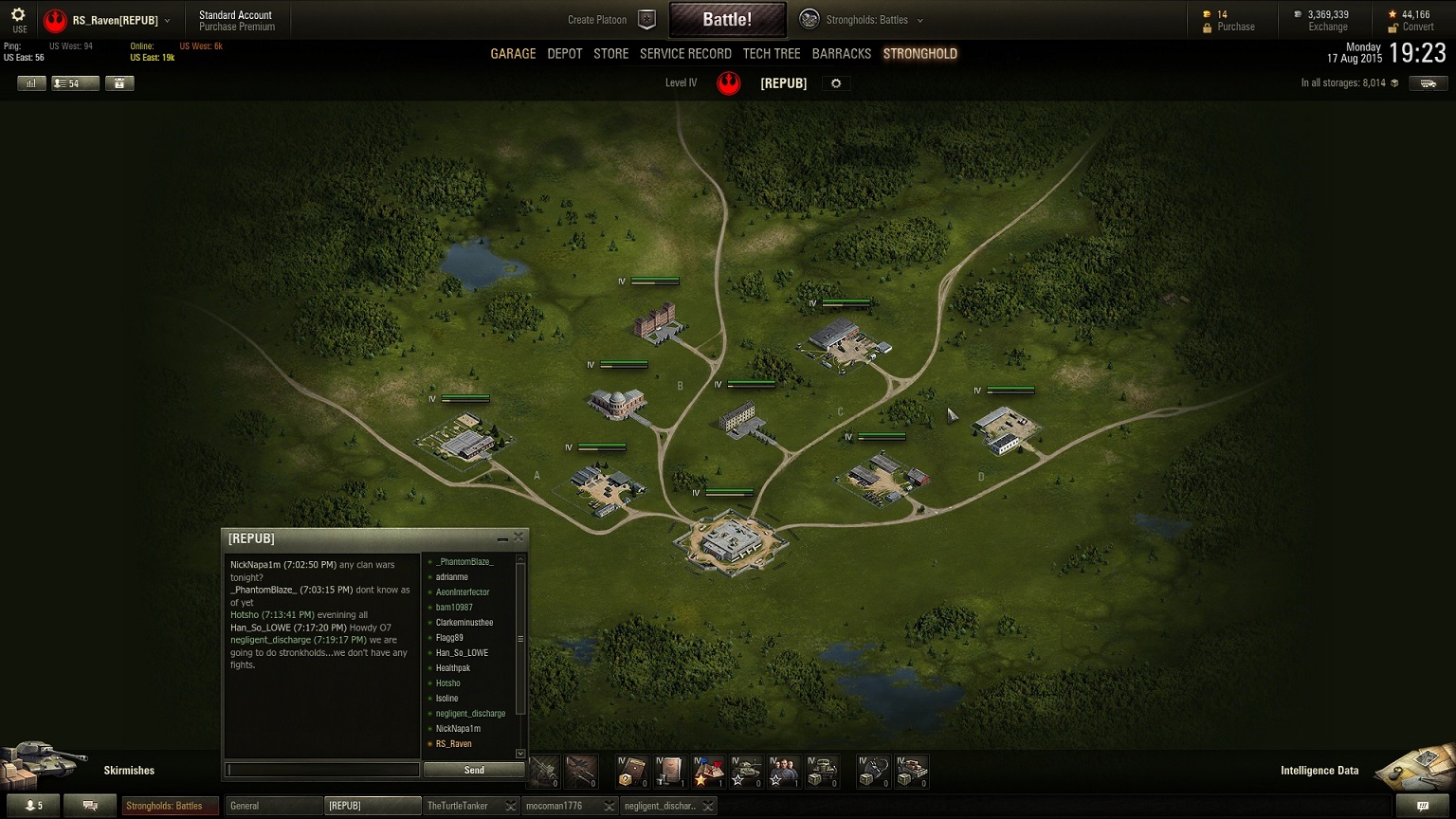1456x819 pixels.
Task: Start a fight with the Battle! button
Action: pos(727,19)
